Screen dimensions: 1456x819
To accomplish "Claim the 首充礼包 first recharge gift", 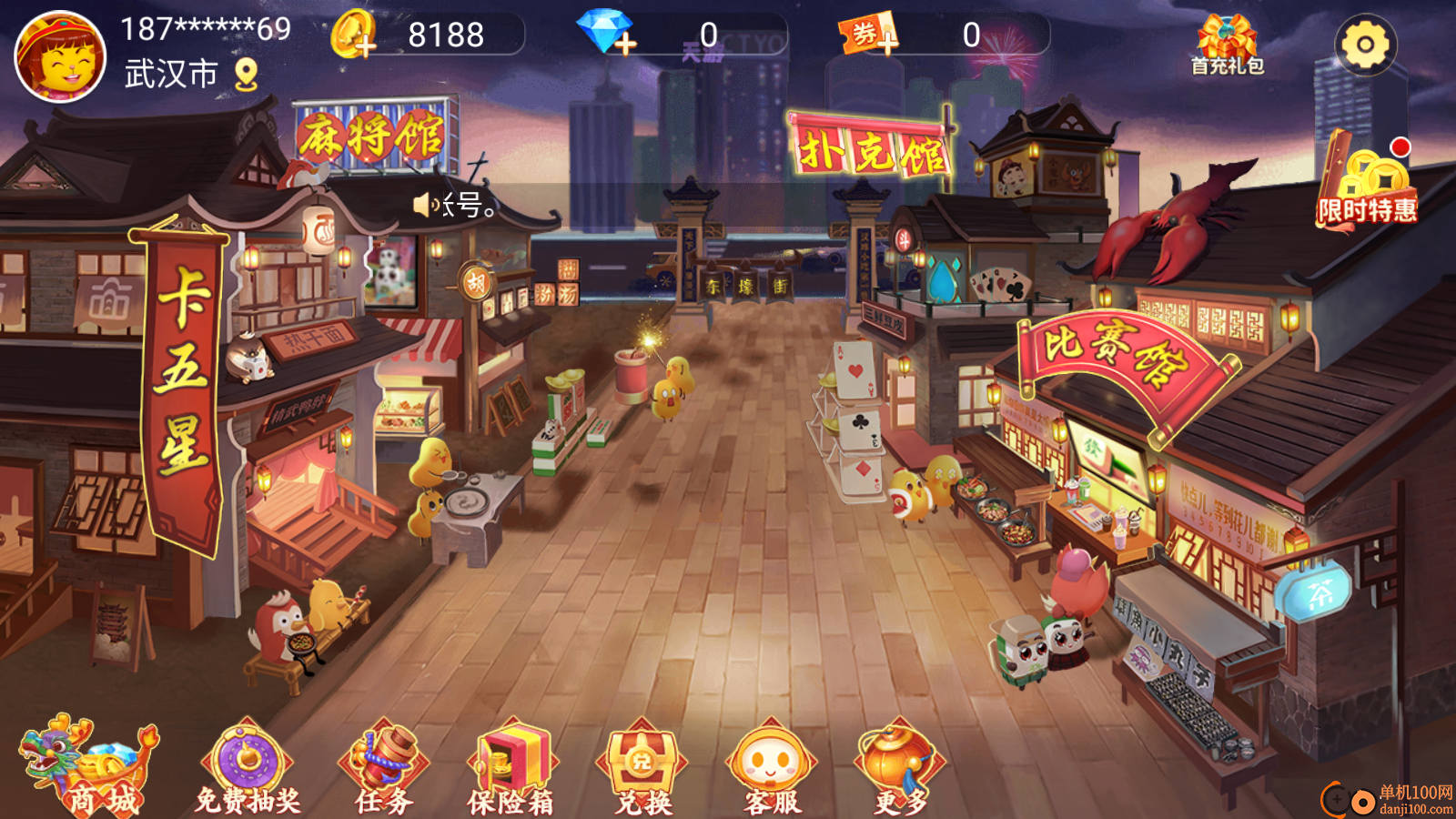I will [1227, 44].
